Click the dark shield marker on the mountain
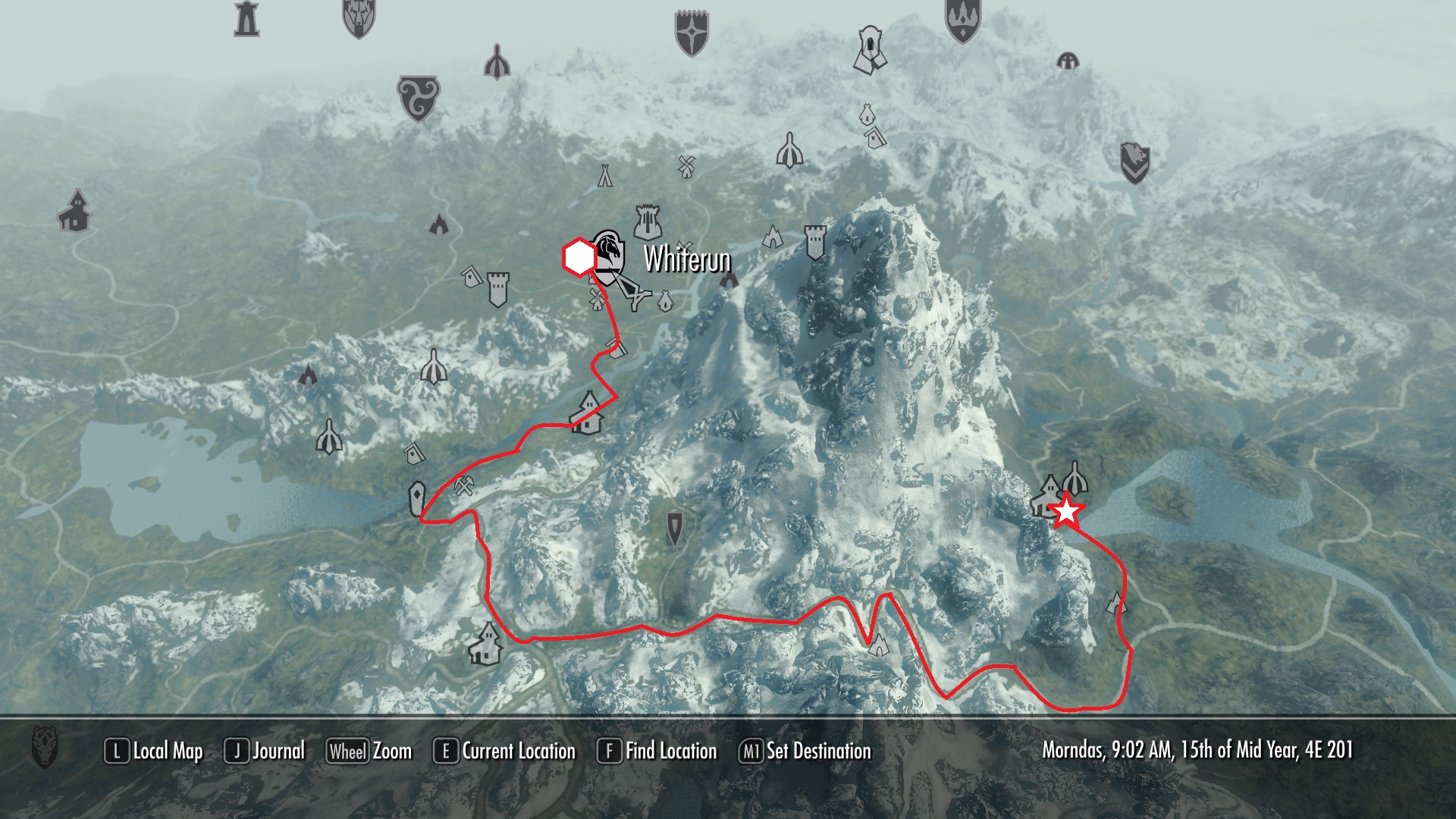The image size is (1456, 819). pyautogui.click(x=674, y=527)
